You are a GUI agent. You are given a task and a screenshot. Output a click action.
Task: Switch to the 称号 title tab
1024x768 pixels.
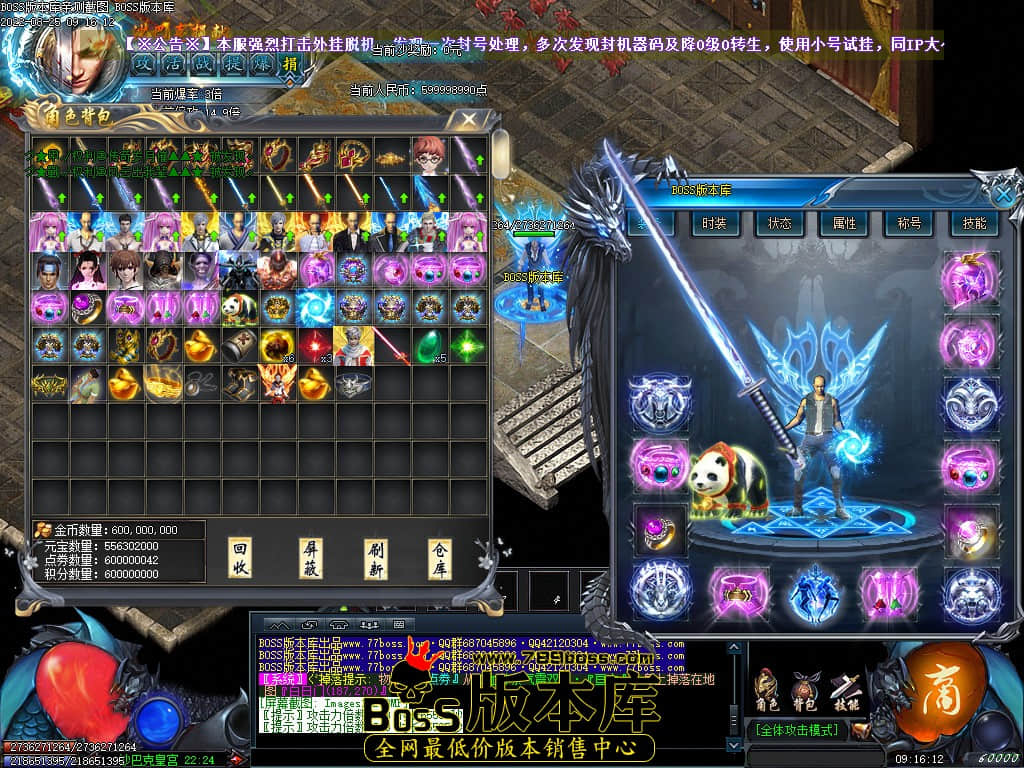click(x=909, y=224)
